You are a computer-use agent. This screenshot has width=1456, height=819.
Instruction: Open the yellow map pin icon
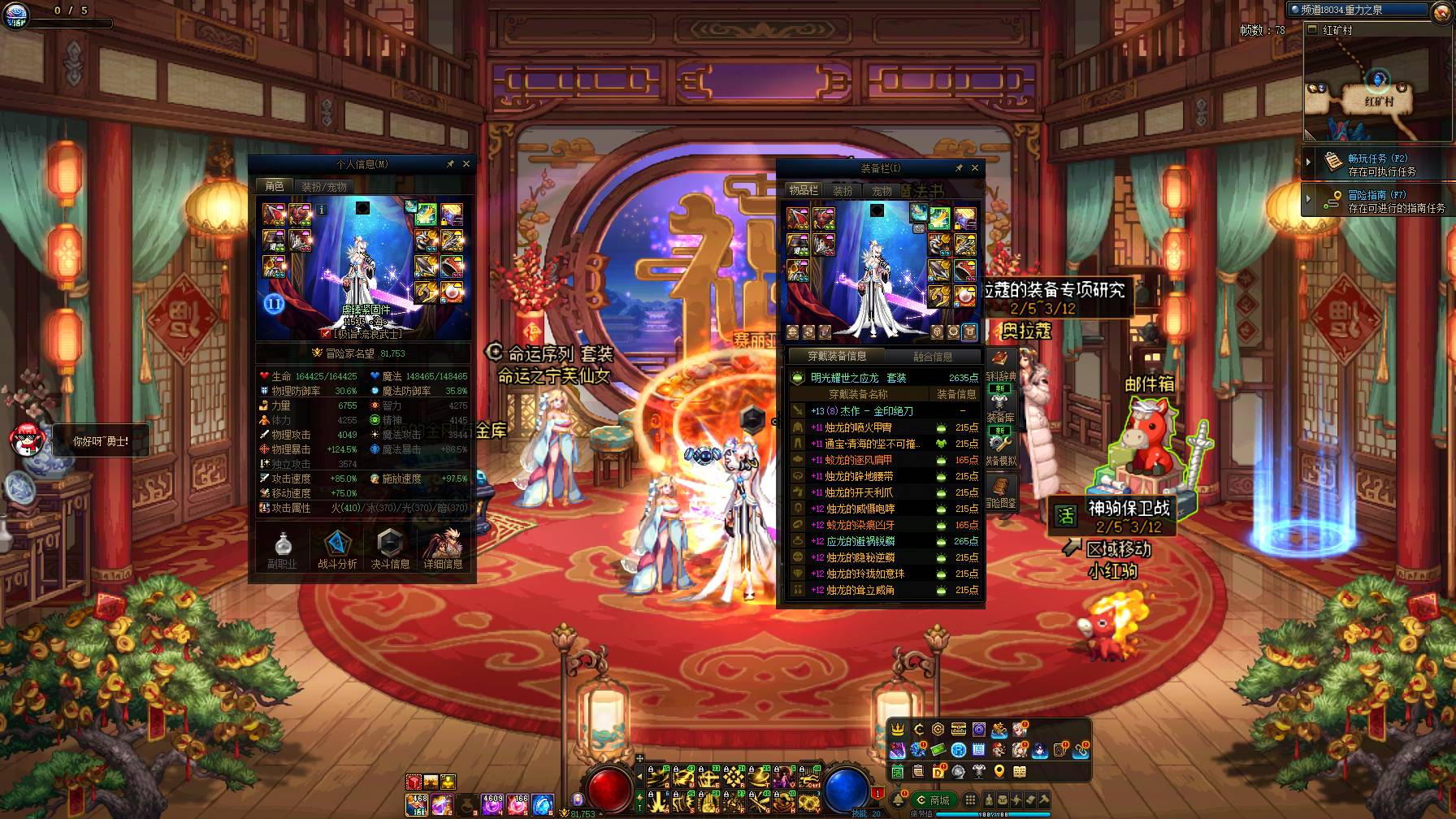click(999, 771)
